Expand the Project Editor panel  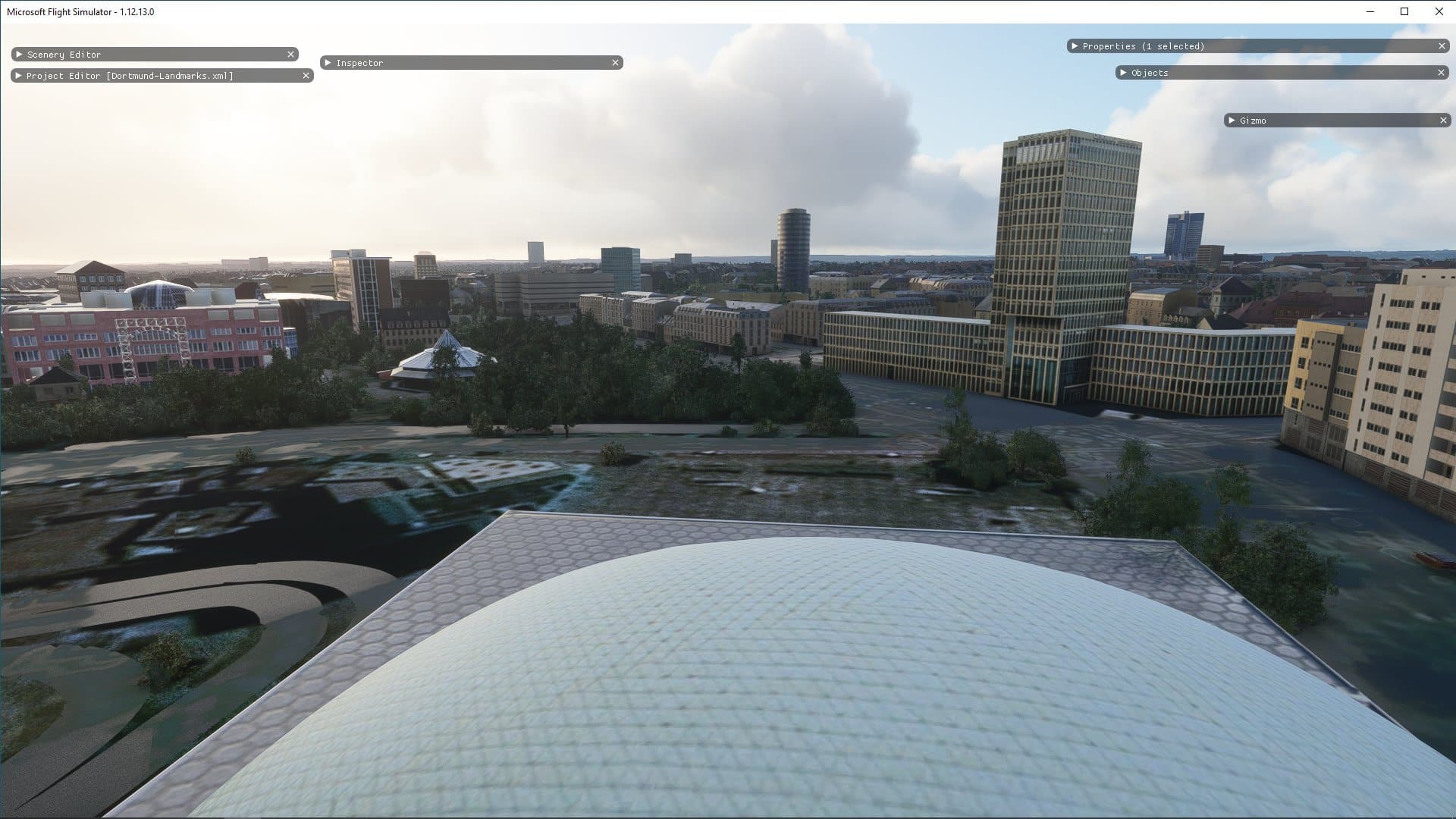click(x=19, y=76)
